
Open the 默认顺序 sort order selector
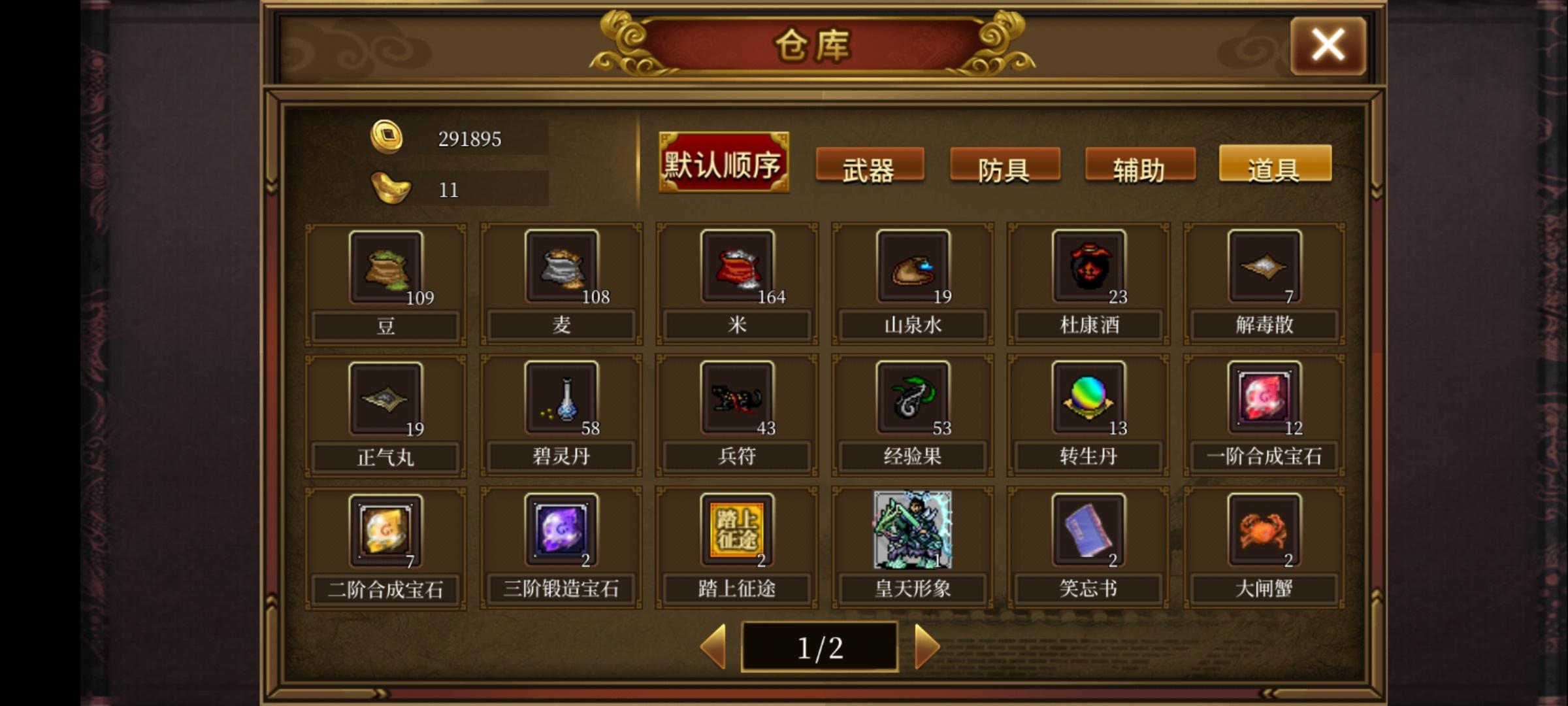723,162
